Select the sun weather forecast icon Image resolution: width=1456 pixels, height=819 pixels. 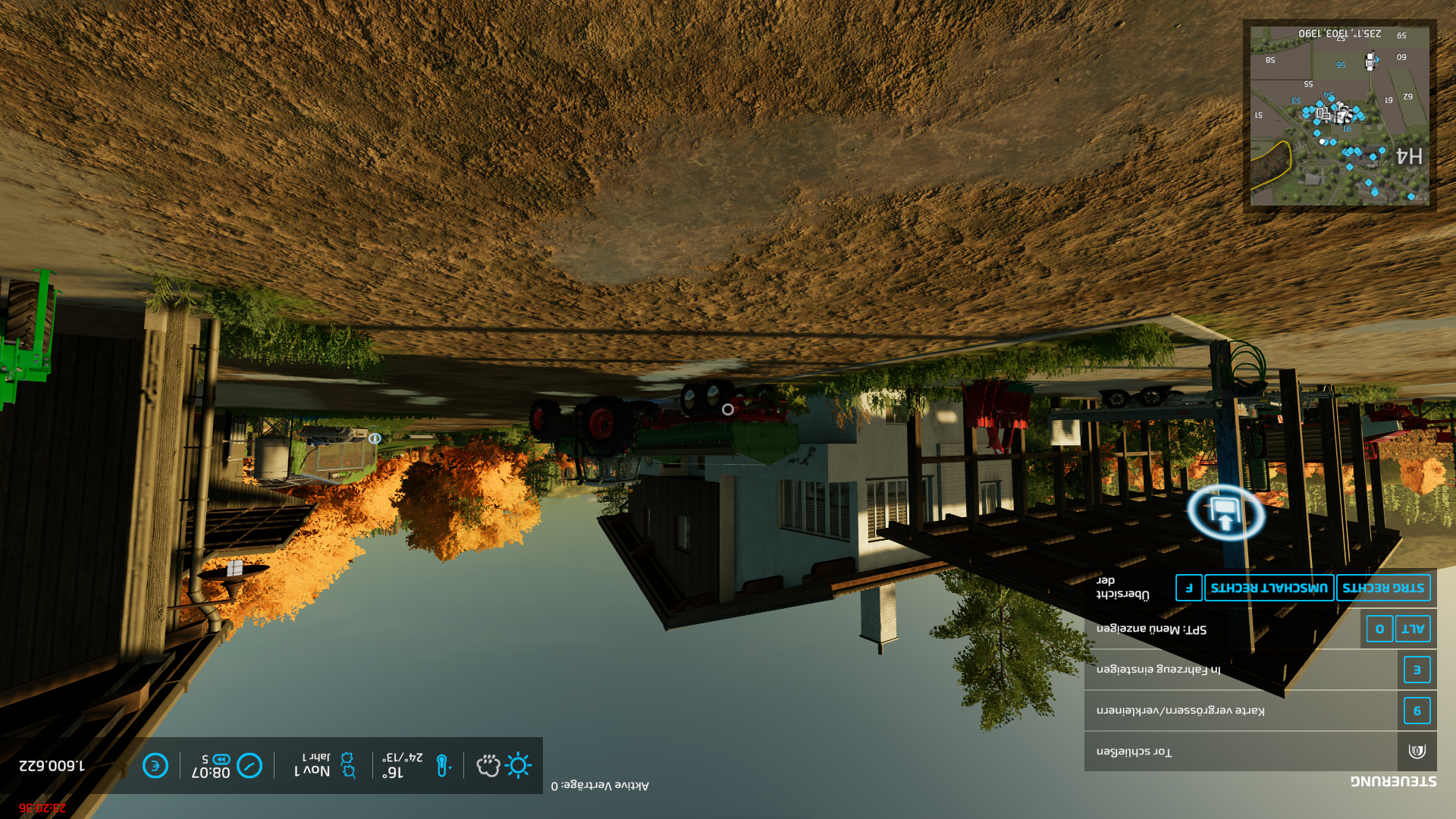click(518, 765)
